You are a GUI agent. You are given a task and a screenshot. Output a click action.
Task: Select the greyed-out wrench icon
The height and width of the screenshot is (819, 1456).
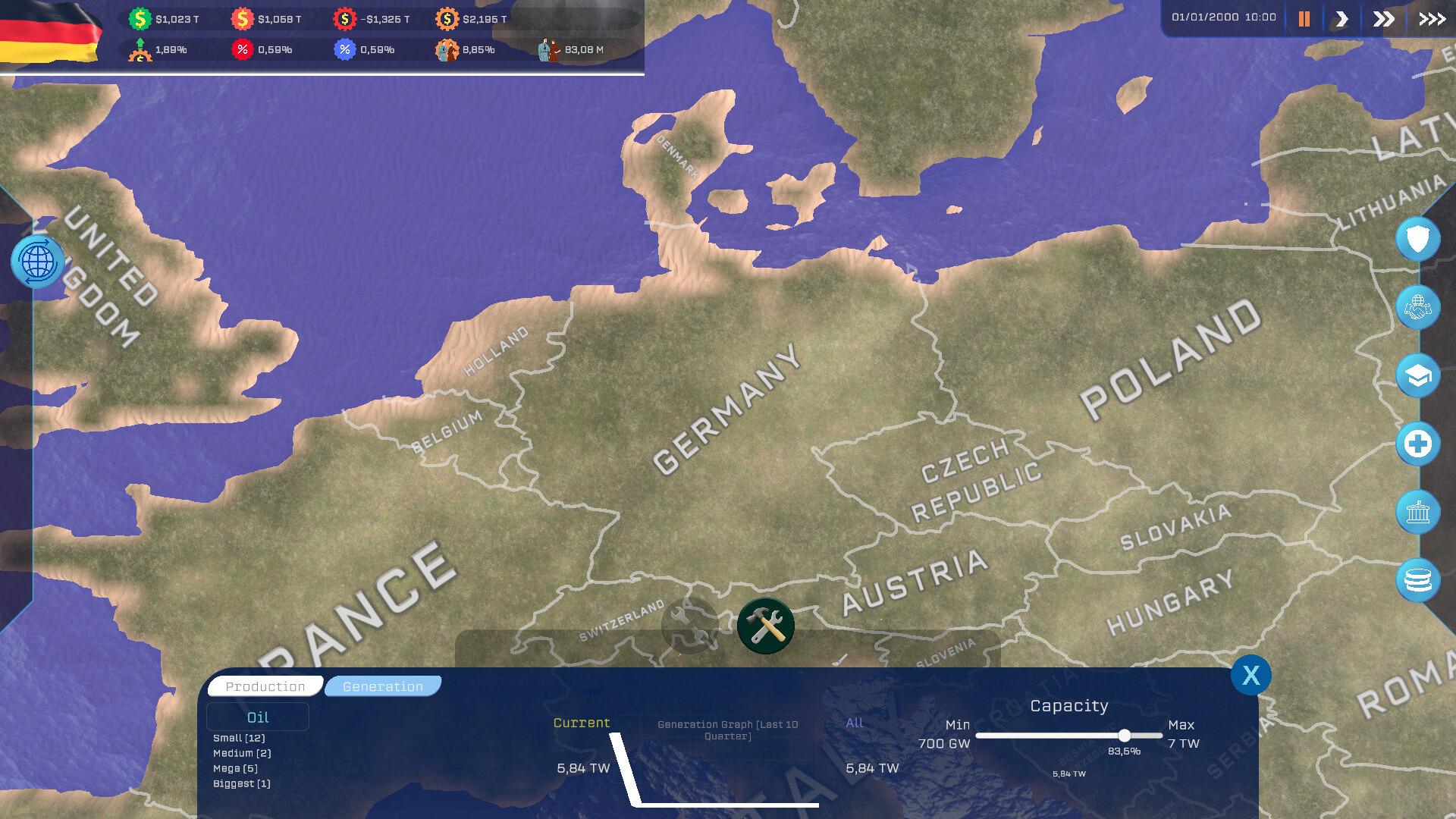click(689, 626)
